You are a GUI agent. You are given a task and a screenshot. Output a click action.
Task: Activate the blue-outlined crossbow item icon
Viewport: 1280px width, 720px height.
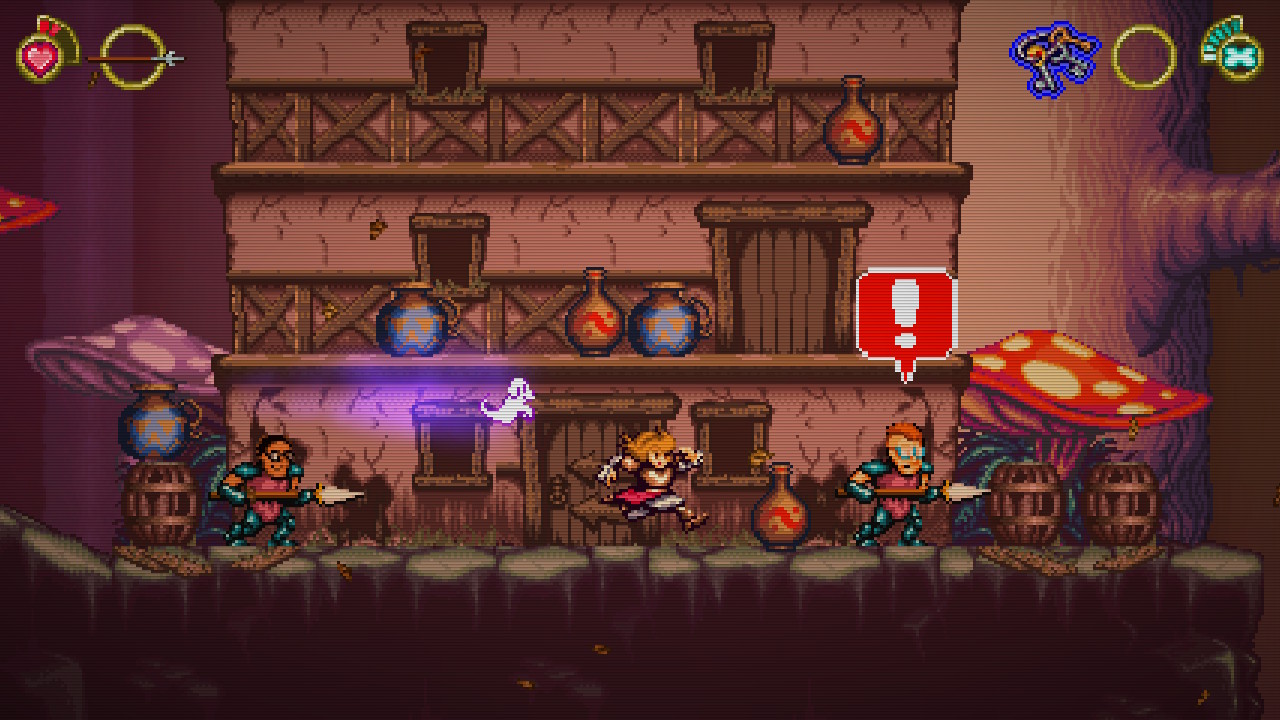tap(1053, 58)
